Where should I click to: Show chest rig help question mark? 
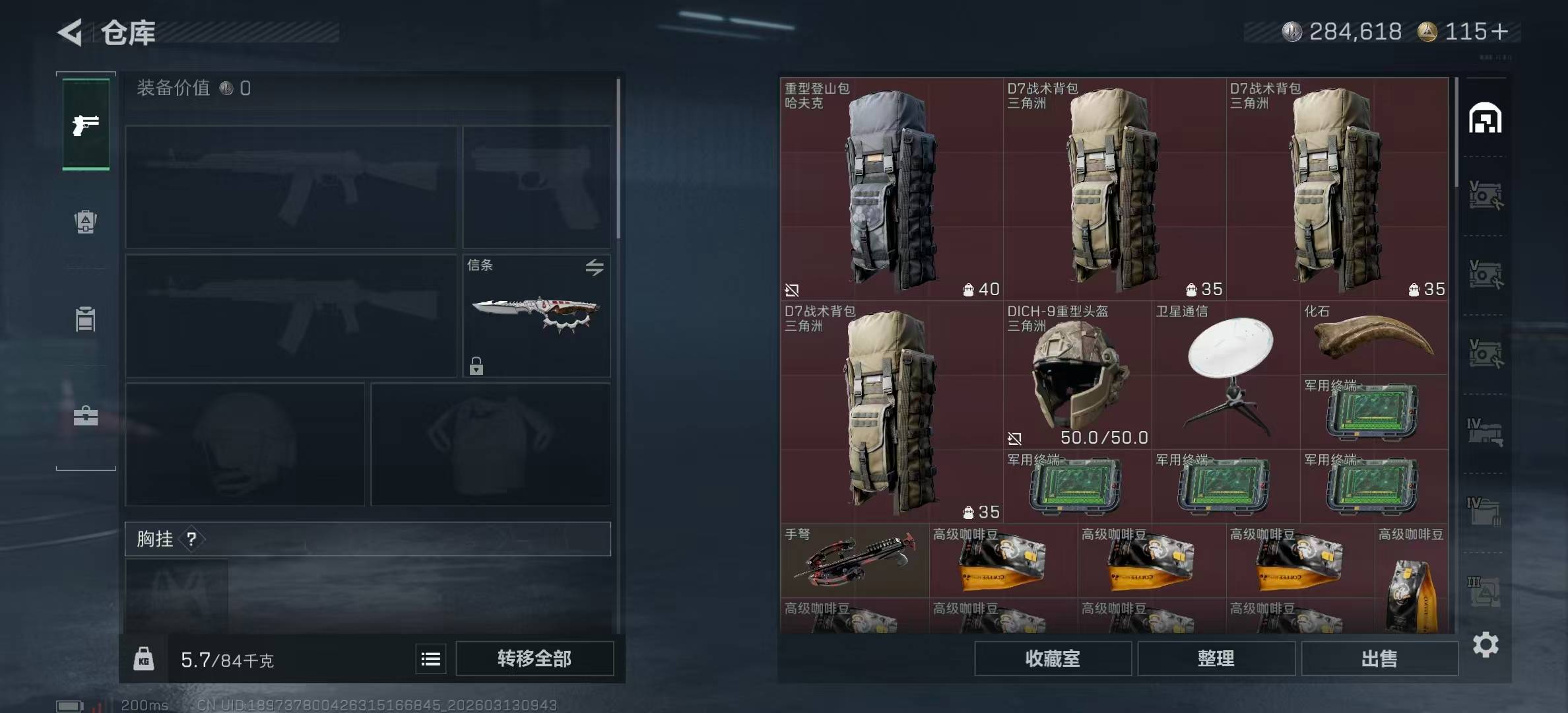pyautogui.click(x=191, y=539)
